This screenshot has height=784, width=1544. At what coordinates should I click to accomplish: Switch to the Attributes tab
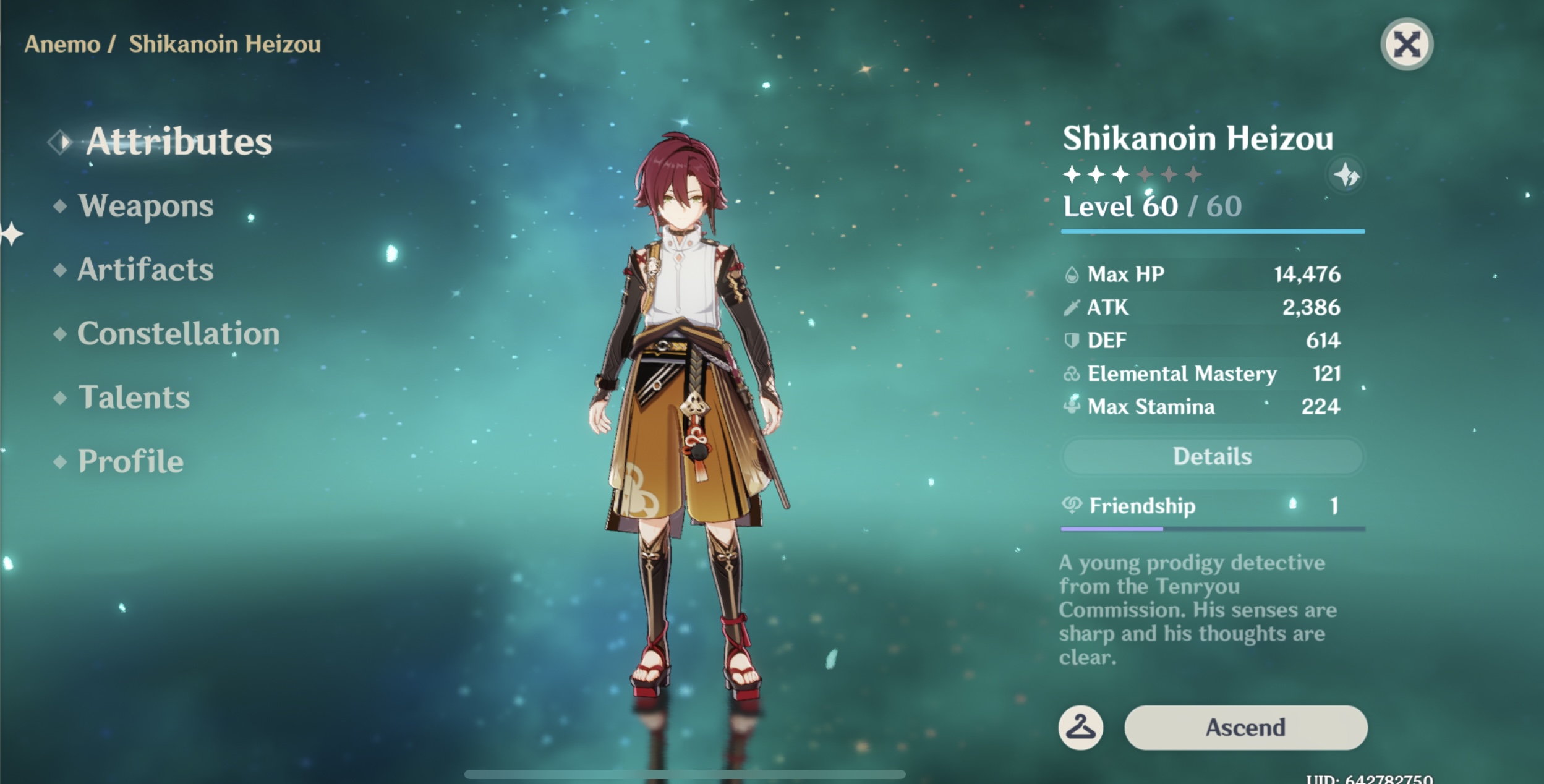click(178, 142)
